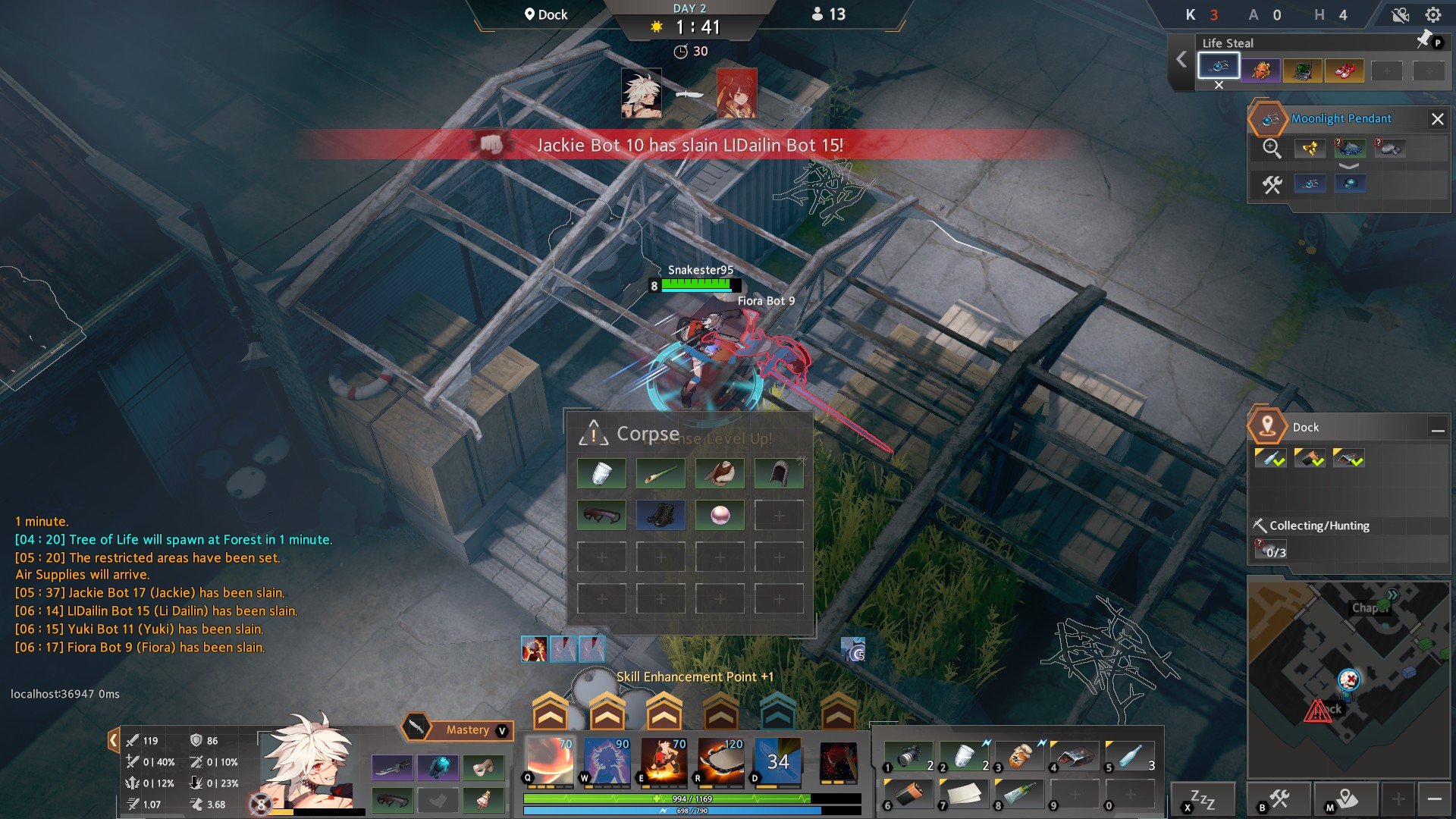Use the R chainsaw skill
Image resolution: width=1456 pixels, height=819 pixels.
pyautogui.click(x=720, y=760)
